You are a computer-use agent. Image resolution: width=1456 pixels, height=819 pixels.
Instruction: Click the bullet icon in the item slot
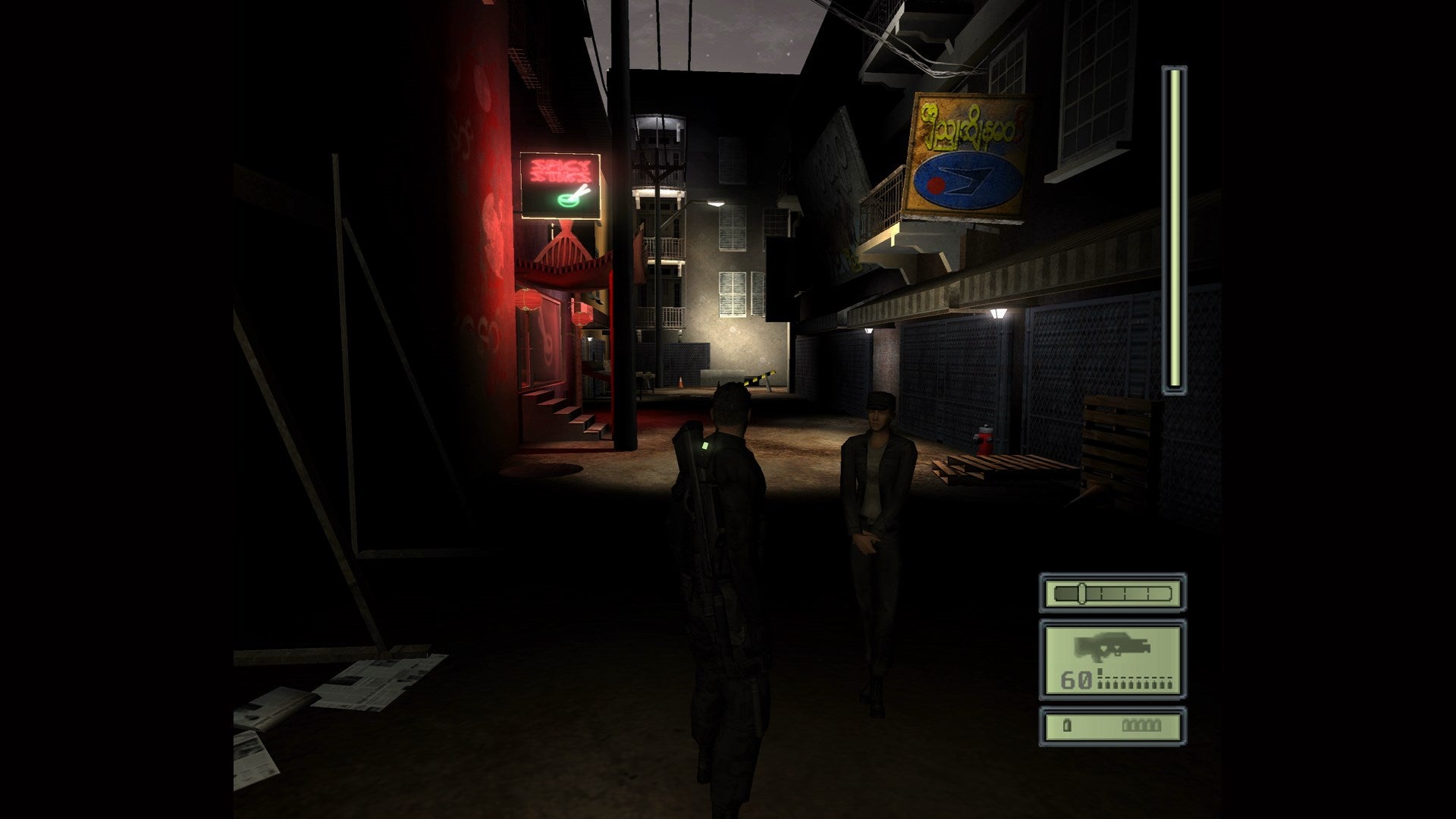coord(1067,726)
